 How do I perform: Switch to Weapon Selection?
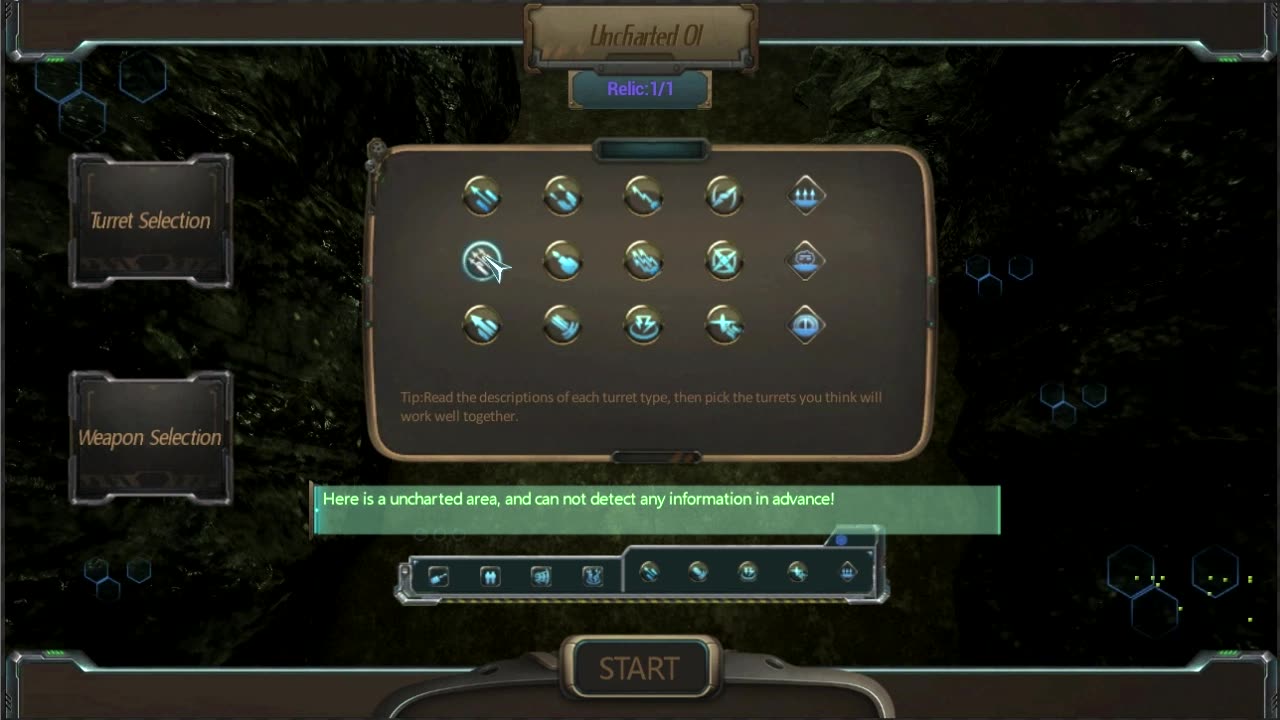pyautogui.click(x=150, y=438)
